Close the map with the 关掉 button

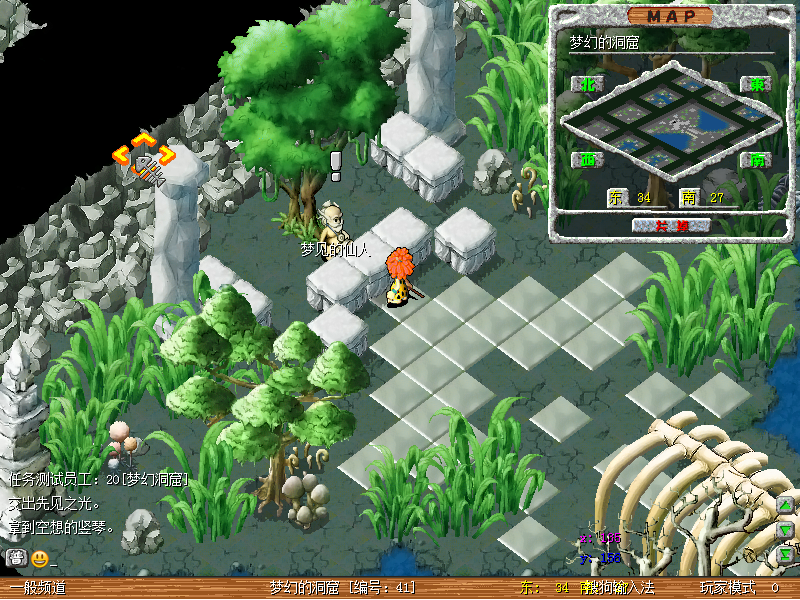671,225
